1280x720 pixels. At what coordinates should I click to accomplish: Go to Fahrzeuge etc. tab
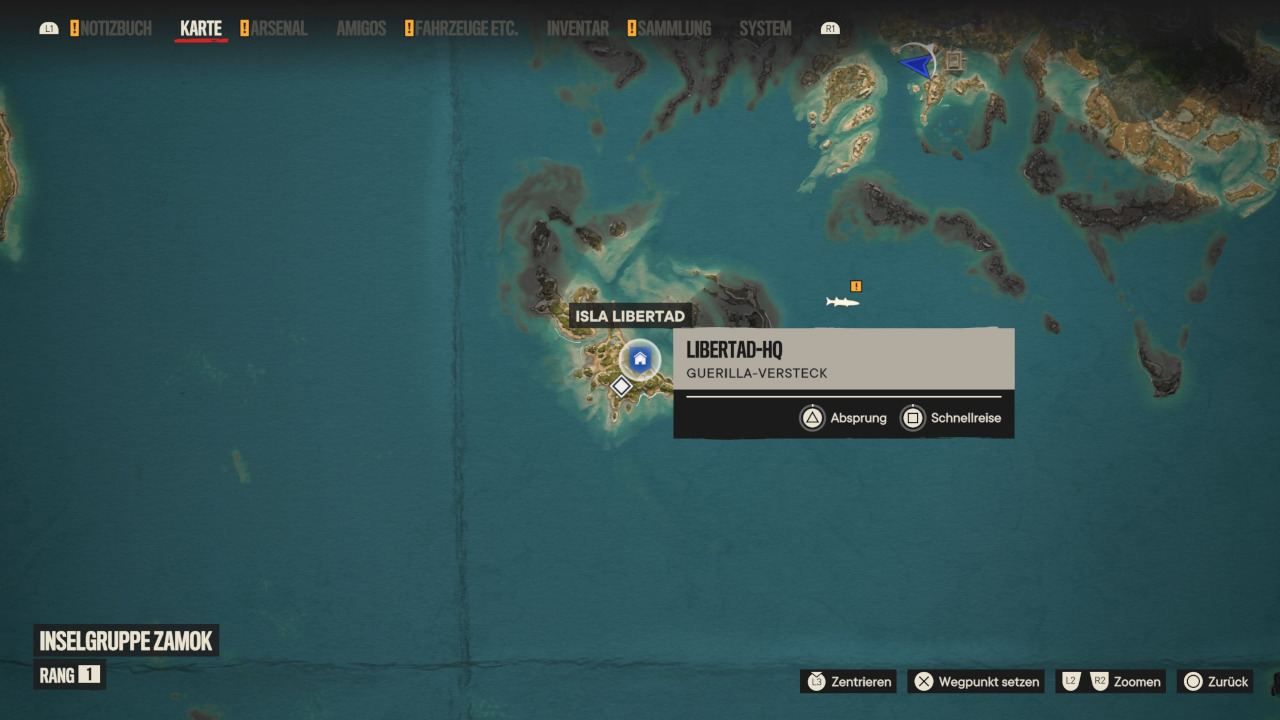pos(466,29)
